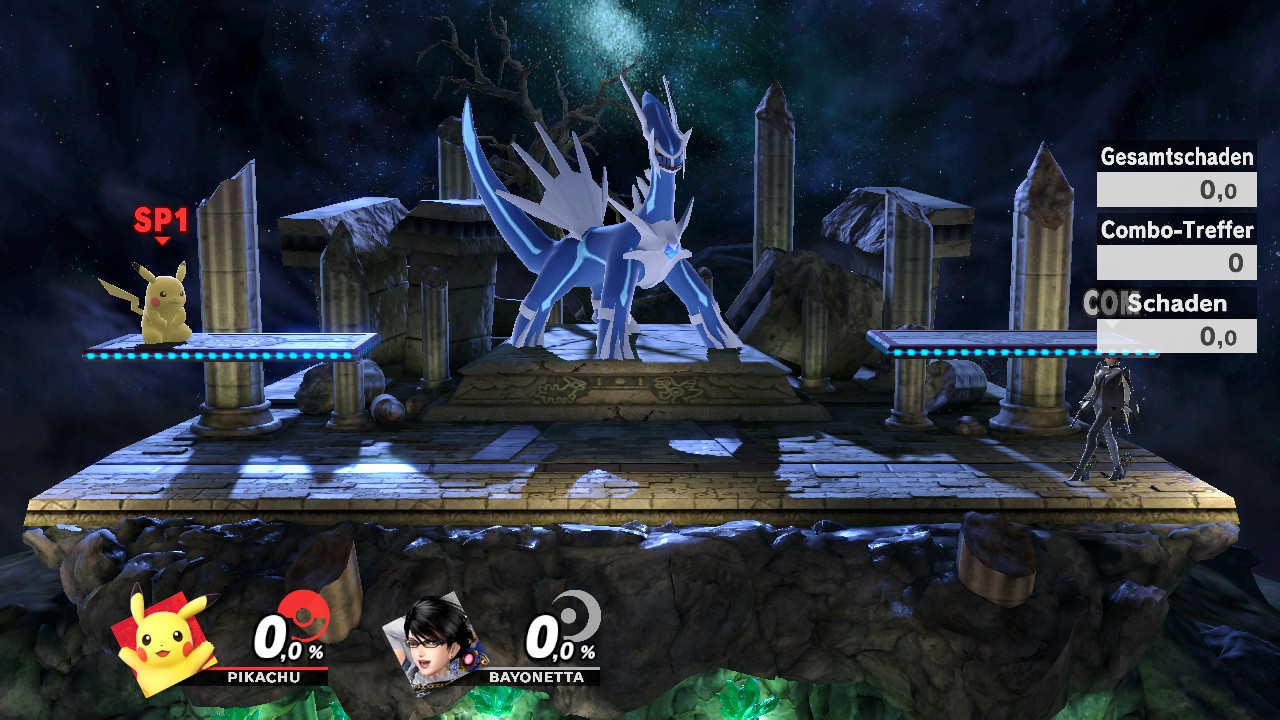Viewport: 1280px width, 720px height.
Task: Select the Combo-Treffer panel header
Action: (1175, 231)
